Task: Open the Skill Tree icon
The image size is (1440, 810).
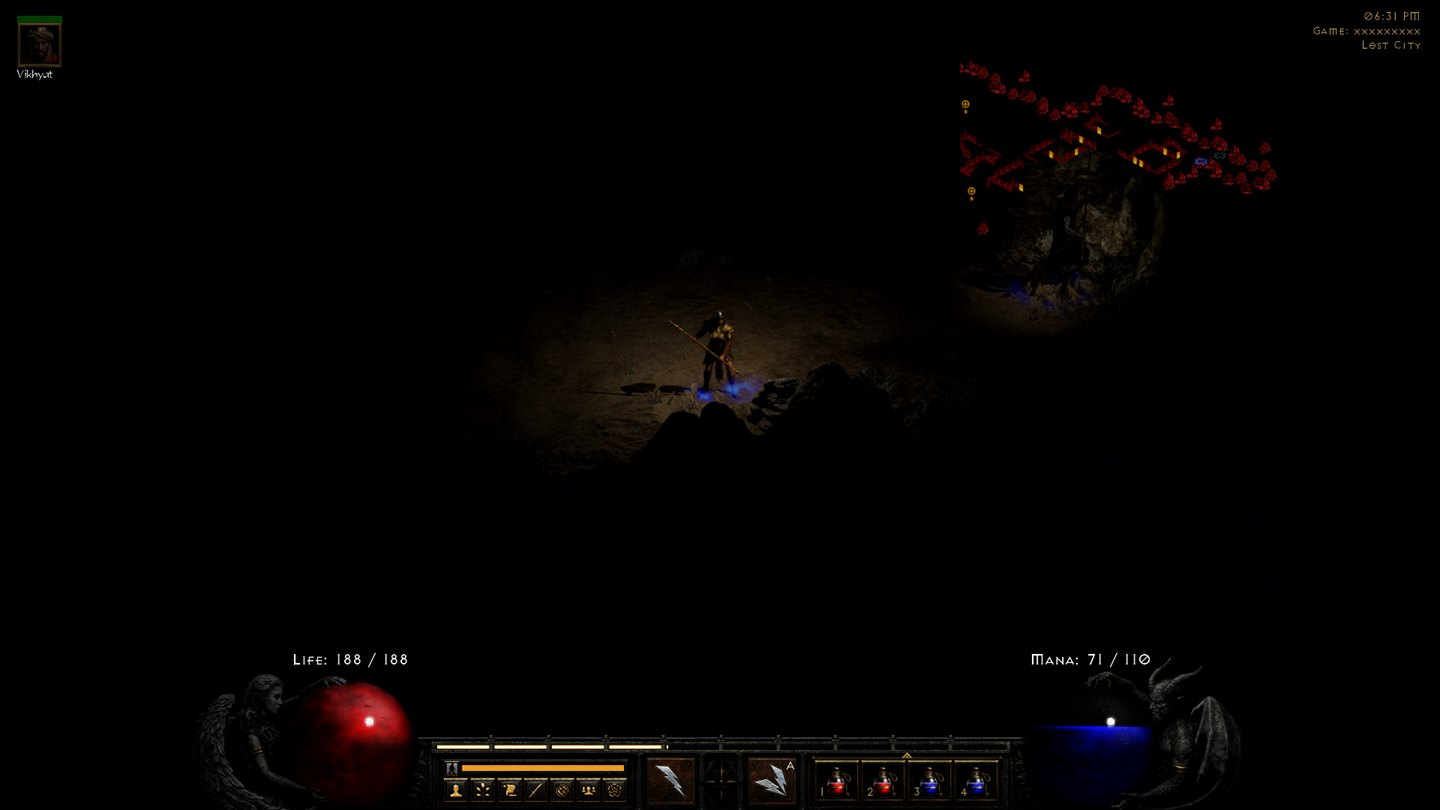Action: tap(482, 791)
